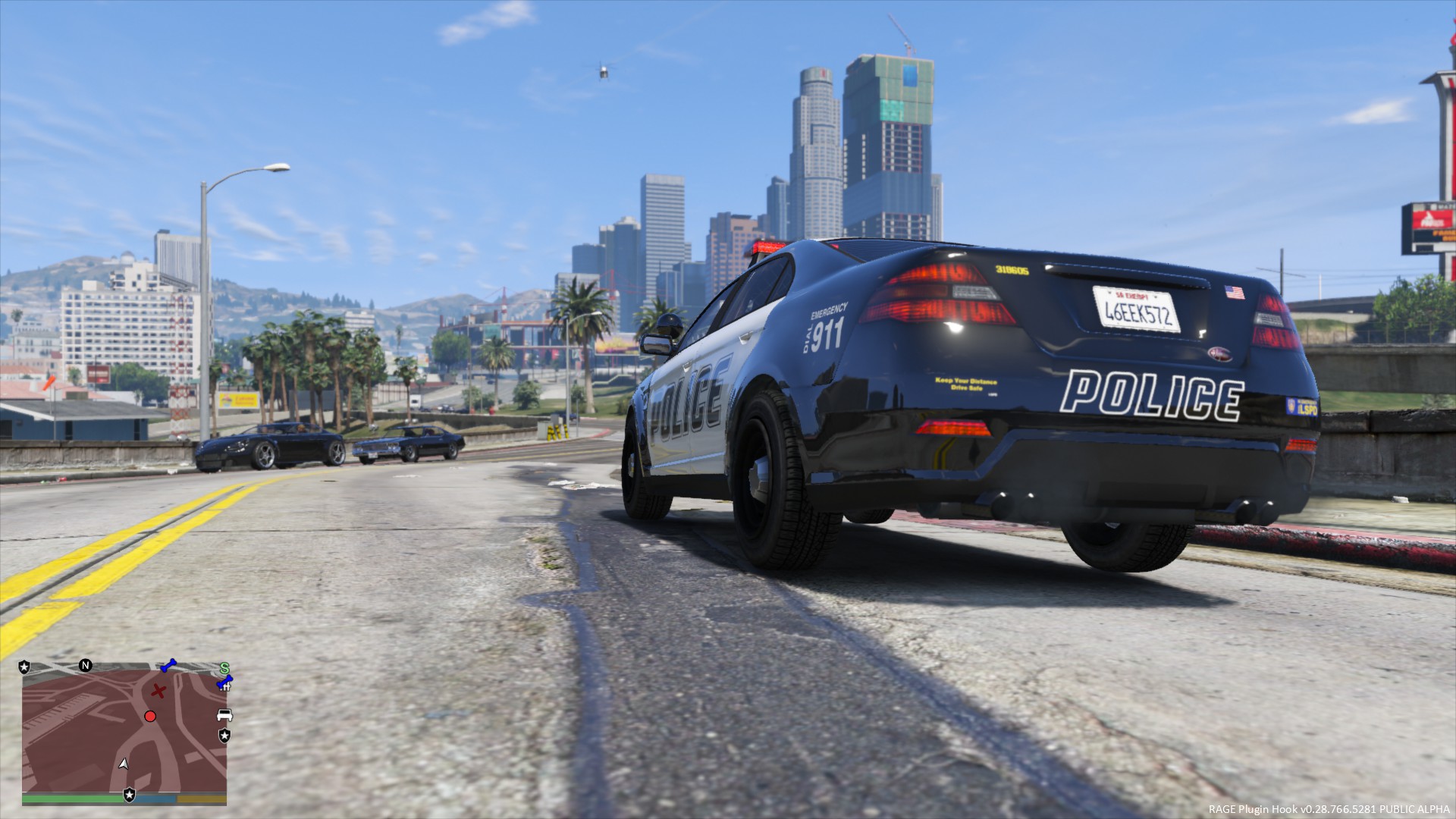Click the white car blip on the minimap
Viewport: 1456px width, 819px height.
pos(224,715)
